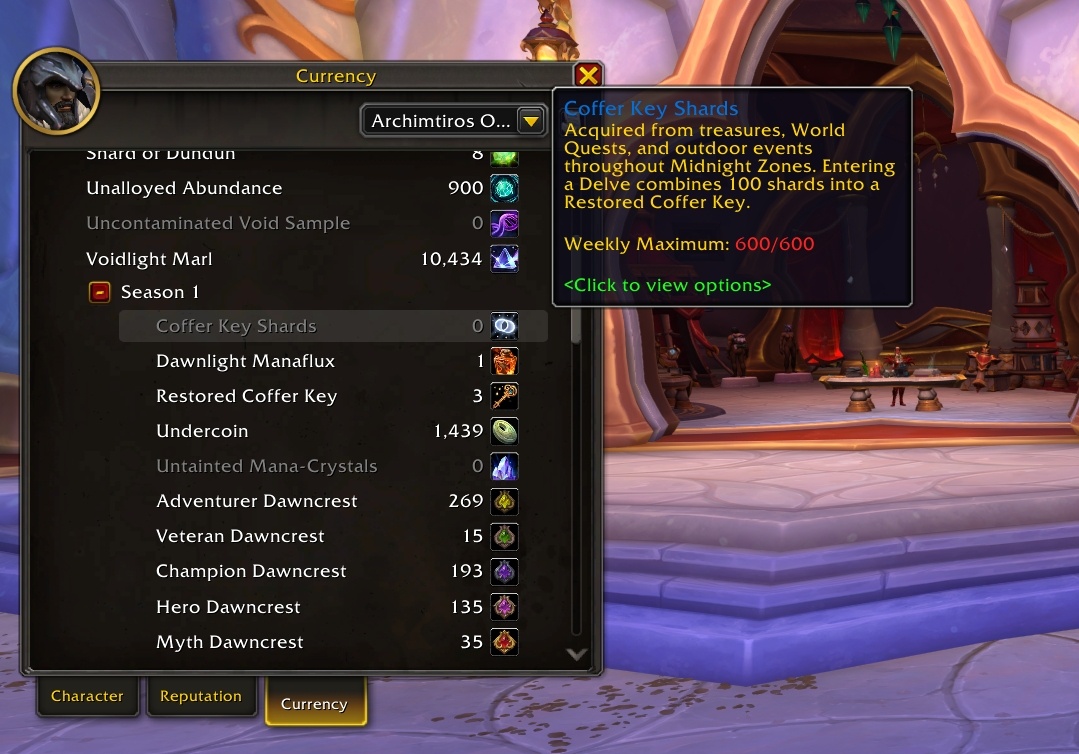Click the character portrait icon
Image resolution: width=1079 pixels, height=754 pixels.
56,91
